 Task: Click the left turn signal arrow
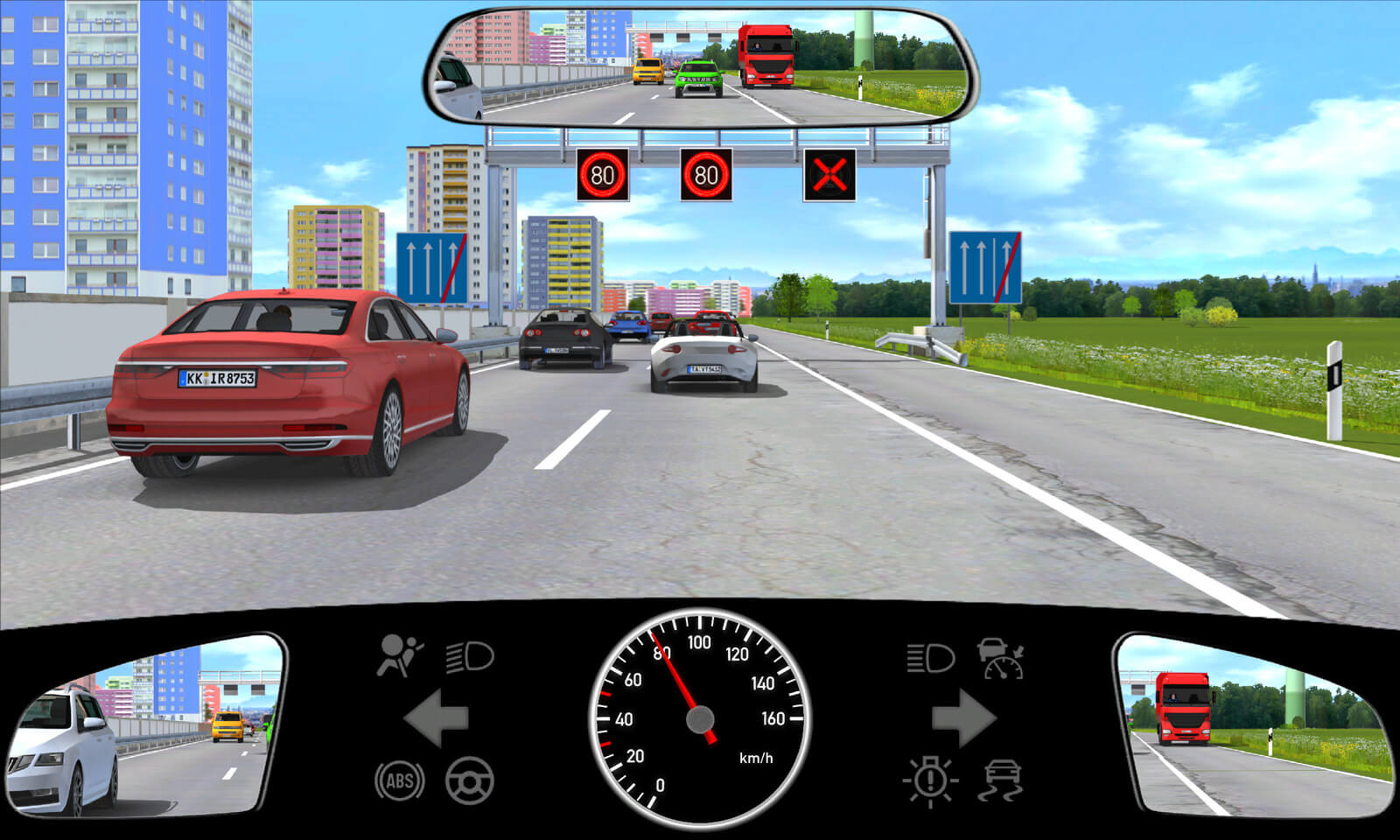437,717
